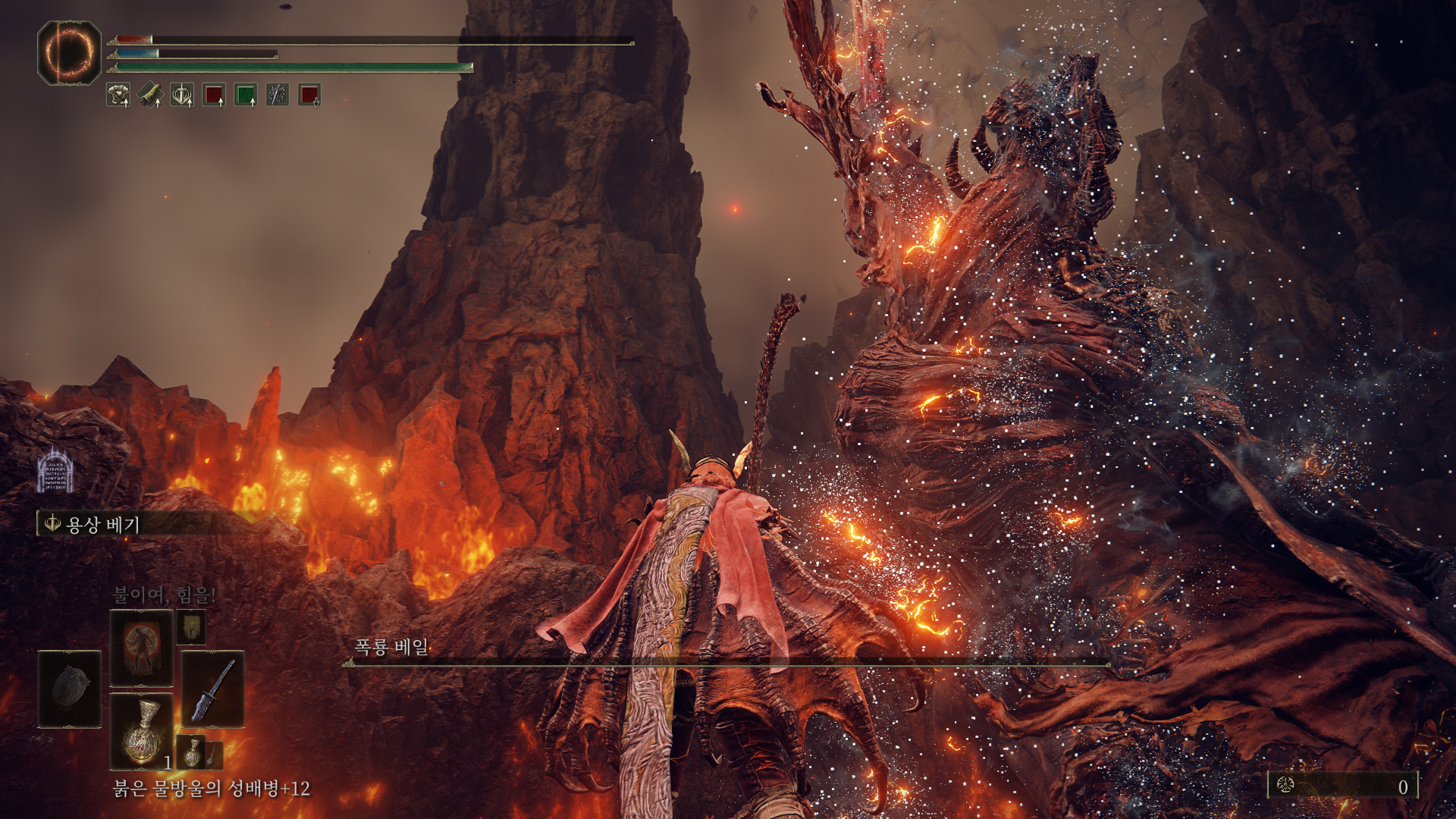
Task: Select the right-hand sword weapon slot
Action: pyautogui.click(x=213, y=689)
